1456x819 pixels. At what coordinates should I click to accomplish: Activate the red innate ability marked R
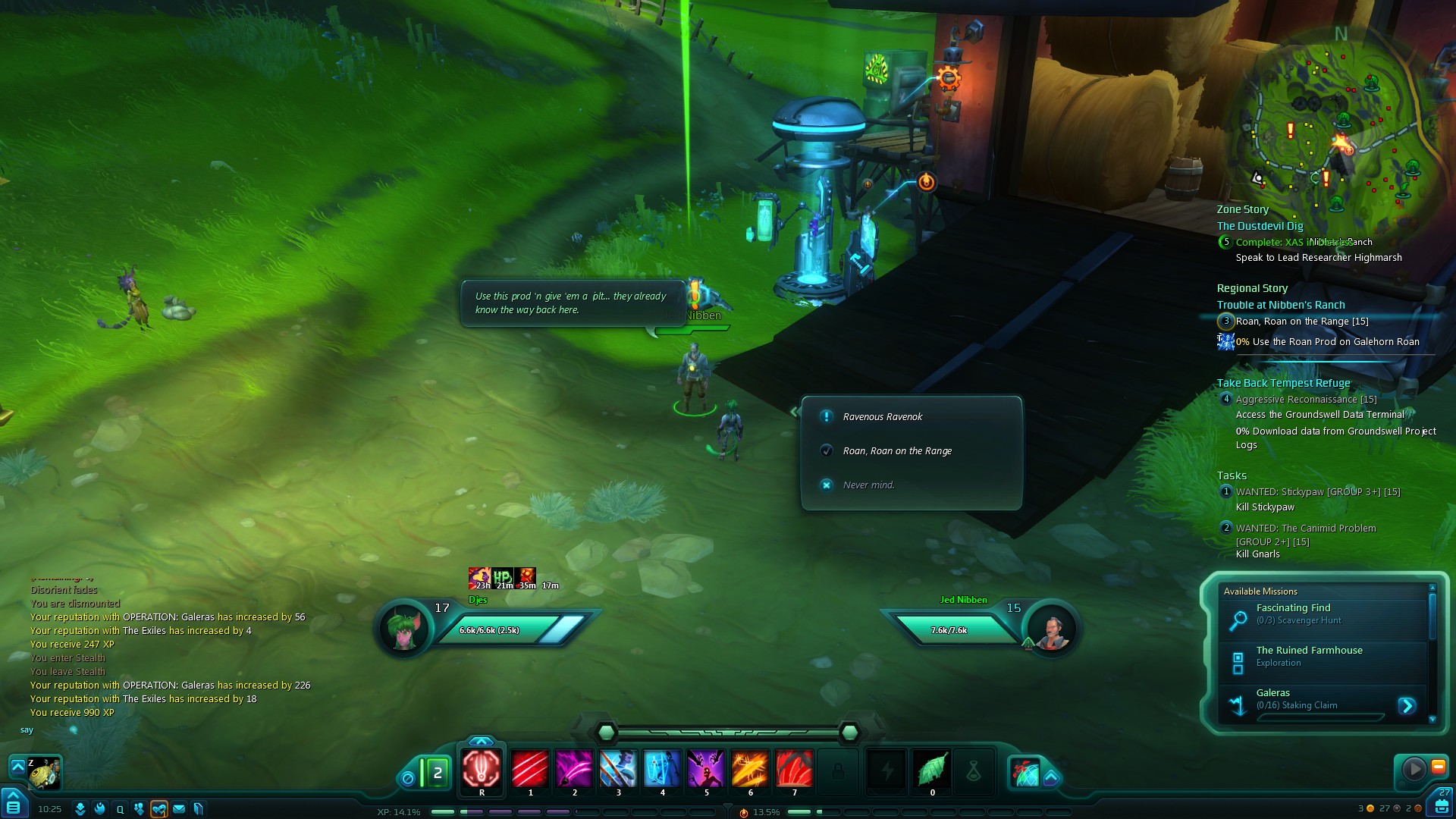coord(482,769)
